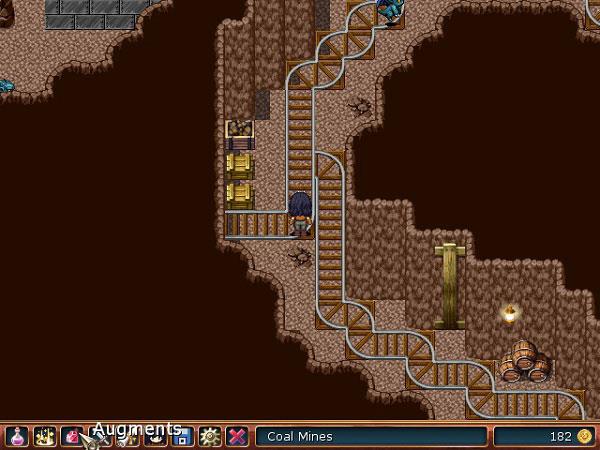
Task: Open the Augments menu icon
Action: click(99, 436)
